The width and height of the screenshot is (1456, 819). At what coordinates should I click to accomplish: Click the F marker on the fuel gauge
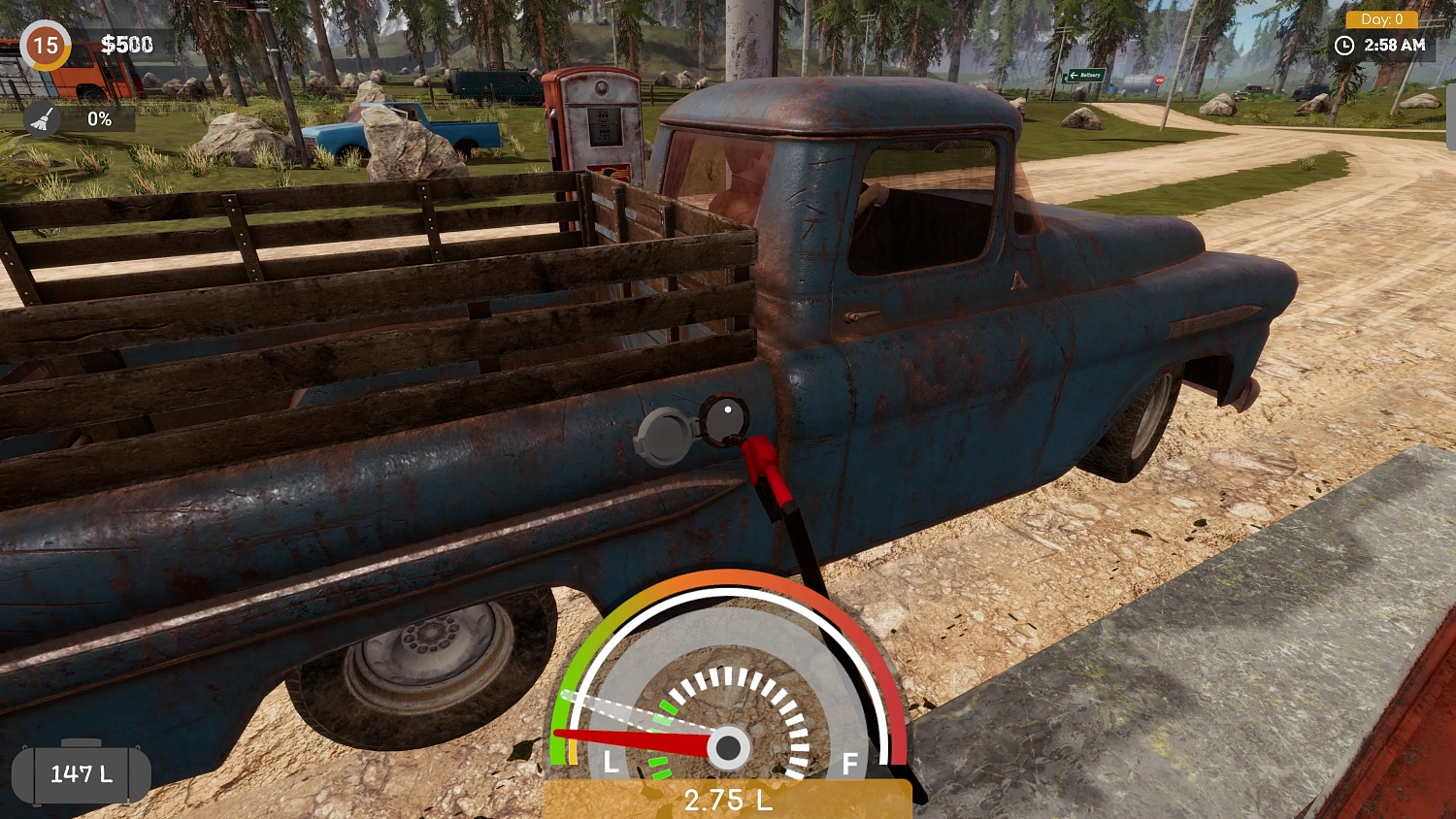tap(848, 765)
